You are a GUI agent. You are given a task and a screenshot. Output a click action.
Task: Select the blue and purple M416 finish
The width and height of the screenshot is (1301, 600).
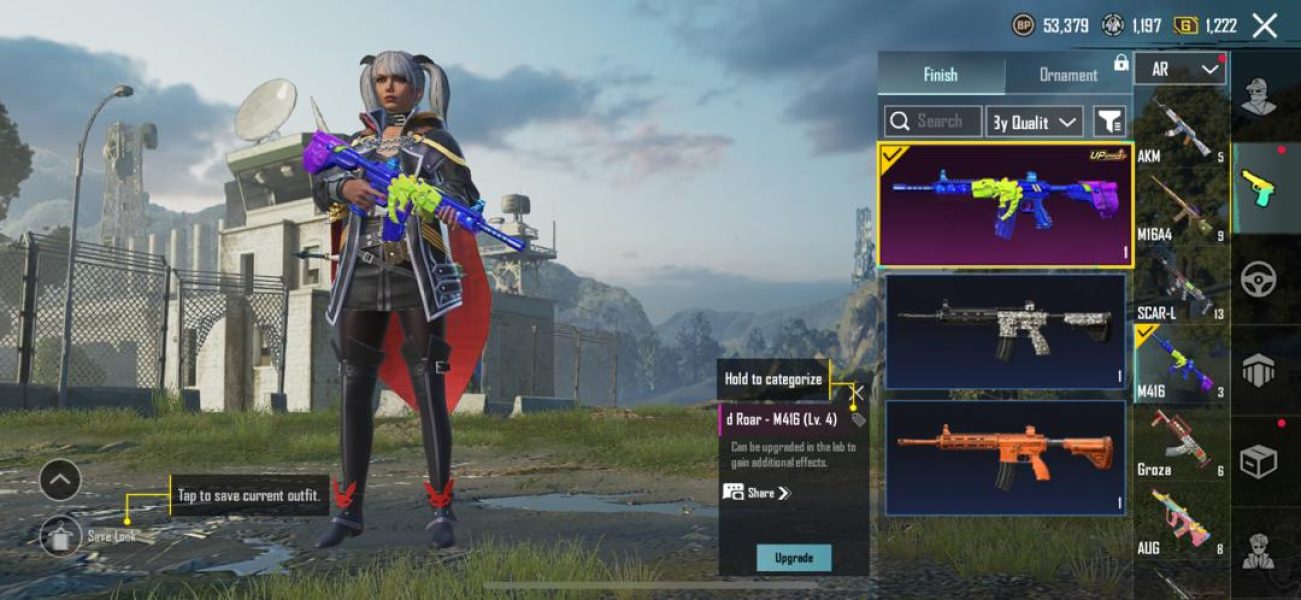pyautogui.click(x=1005, y=204)
